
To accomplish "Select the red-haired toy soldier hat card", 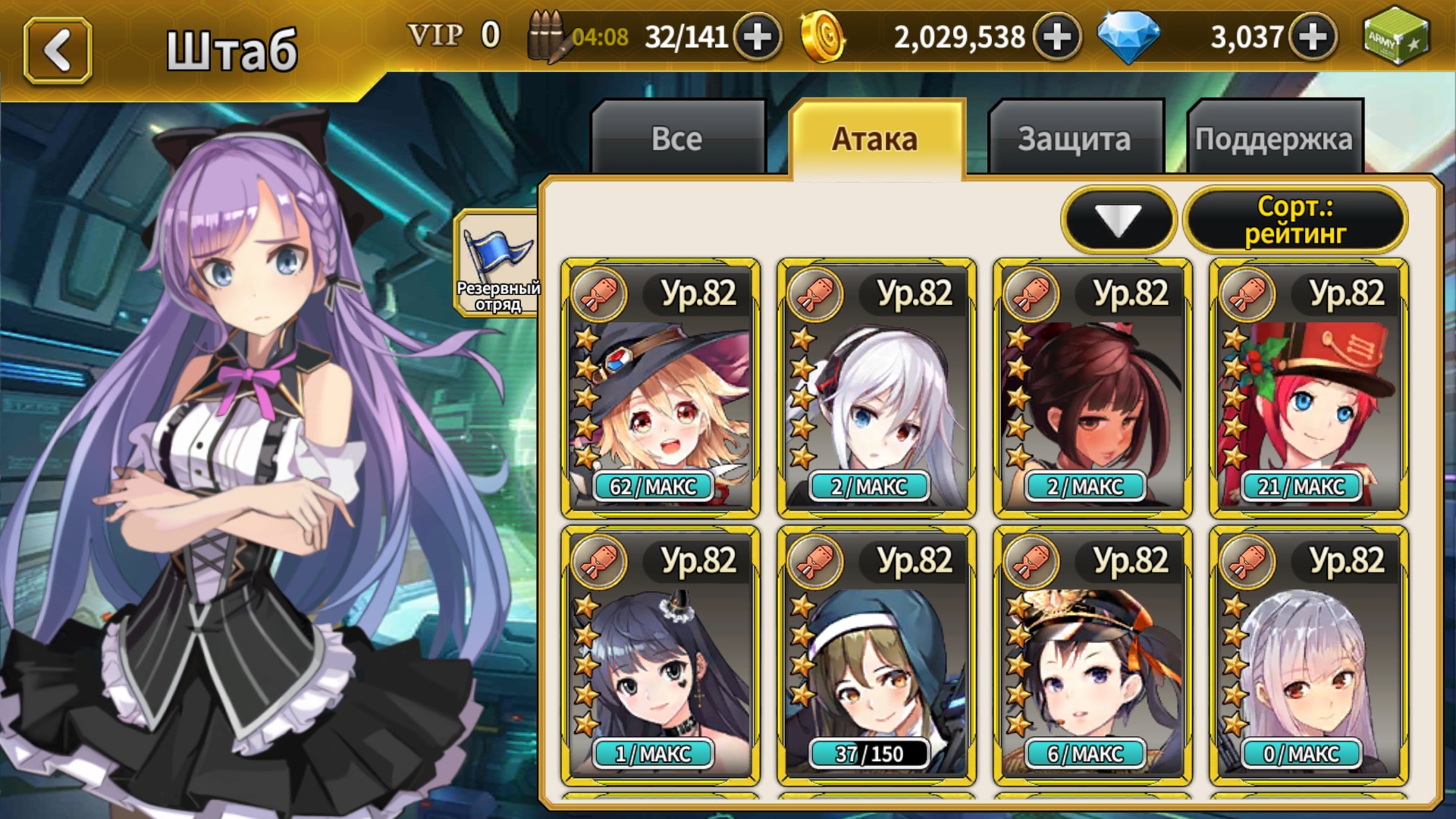I will 1309,388.
